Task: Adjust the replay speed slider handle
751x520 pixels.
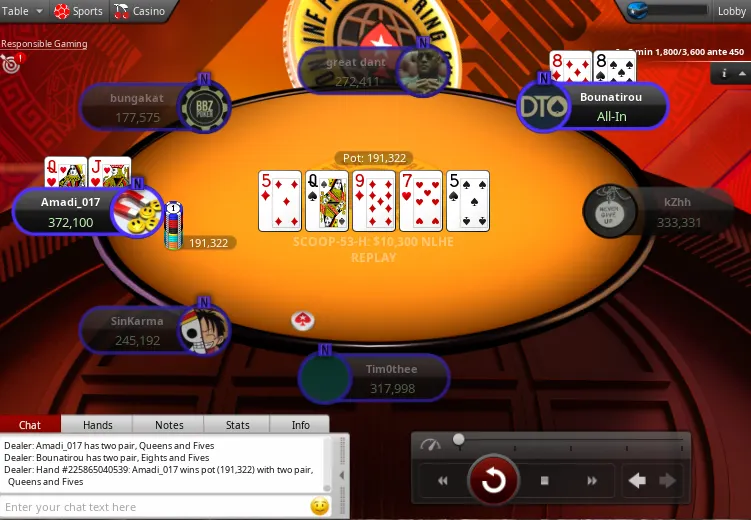Action: coord(458,439)
